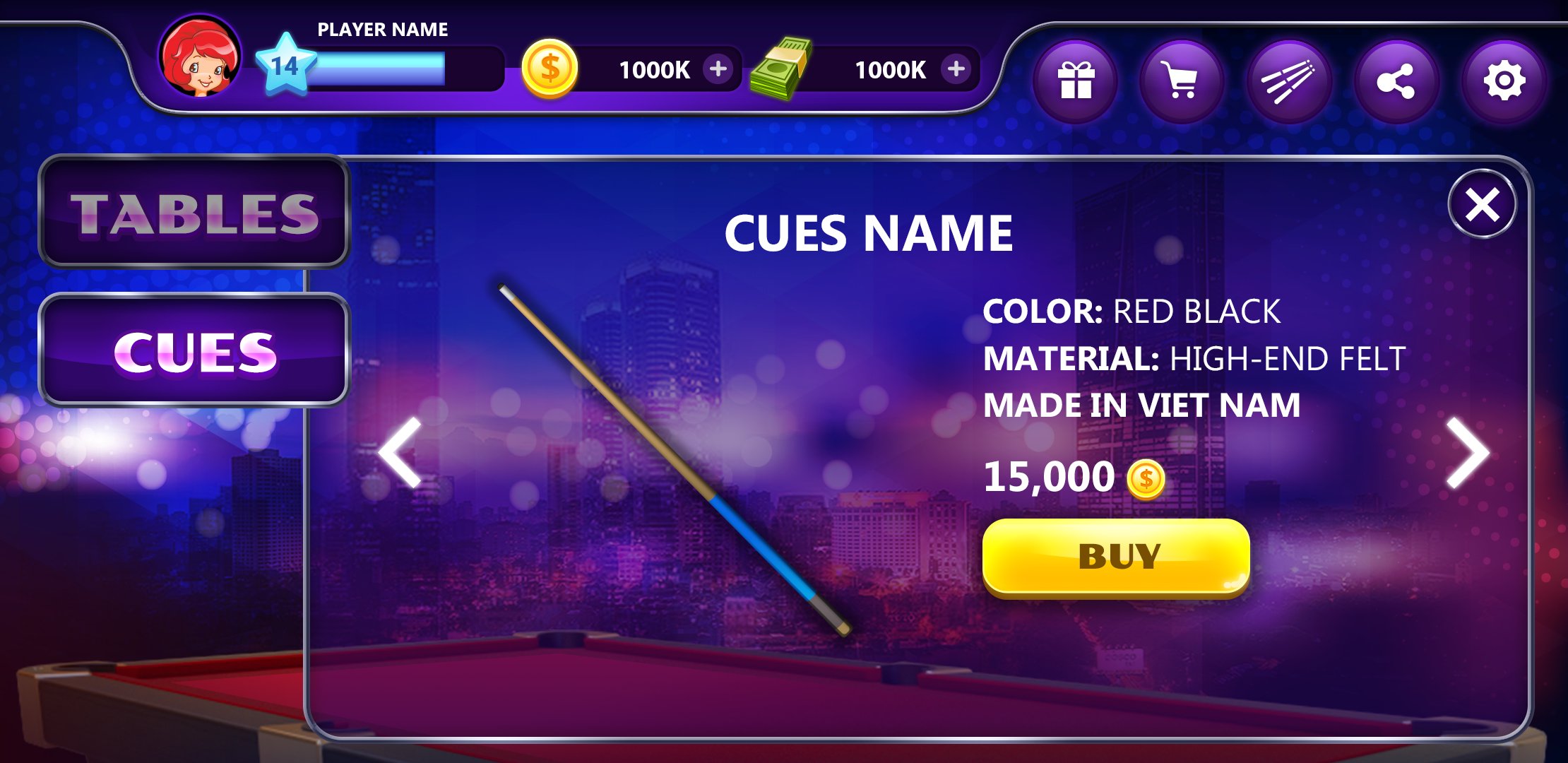This screenshot has width=1568, height=763.
Task: Open the gift rewards icon
Action: pos(1075,80)
